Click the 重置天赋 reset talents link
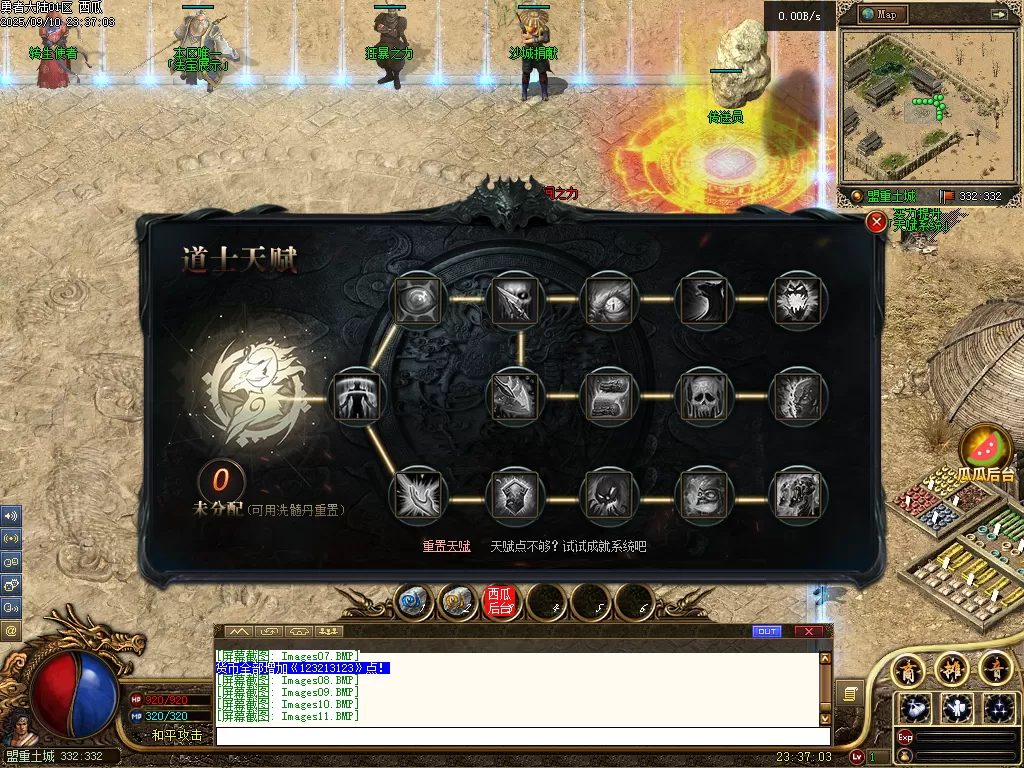This screenshot has height=768, width=1024. [446, 547]
